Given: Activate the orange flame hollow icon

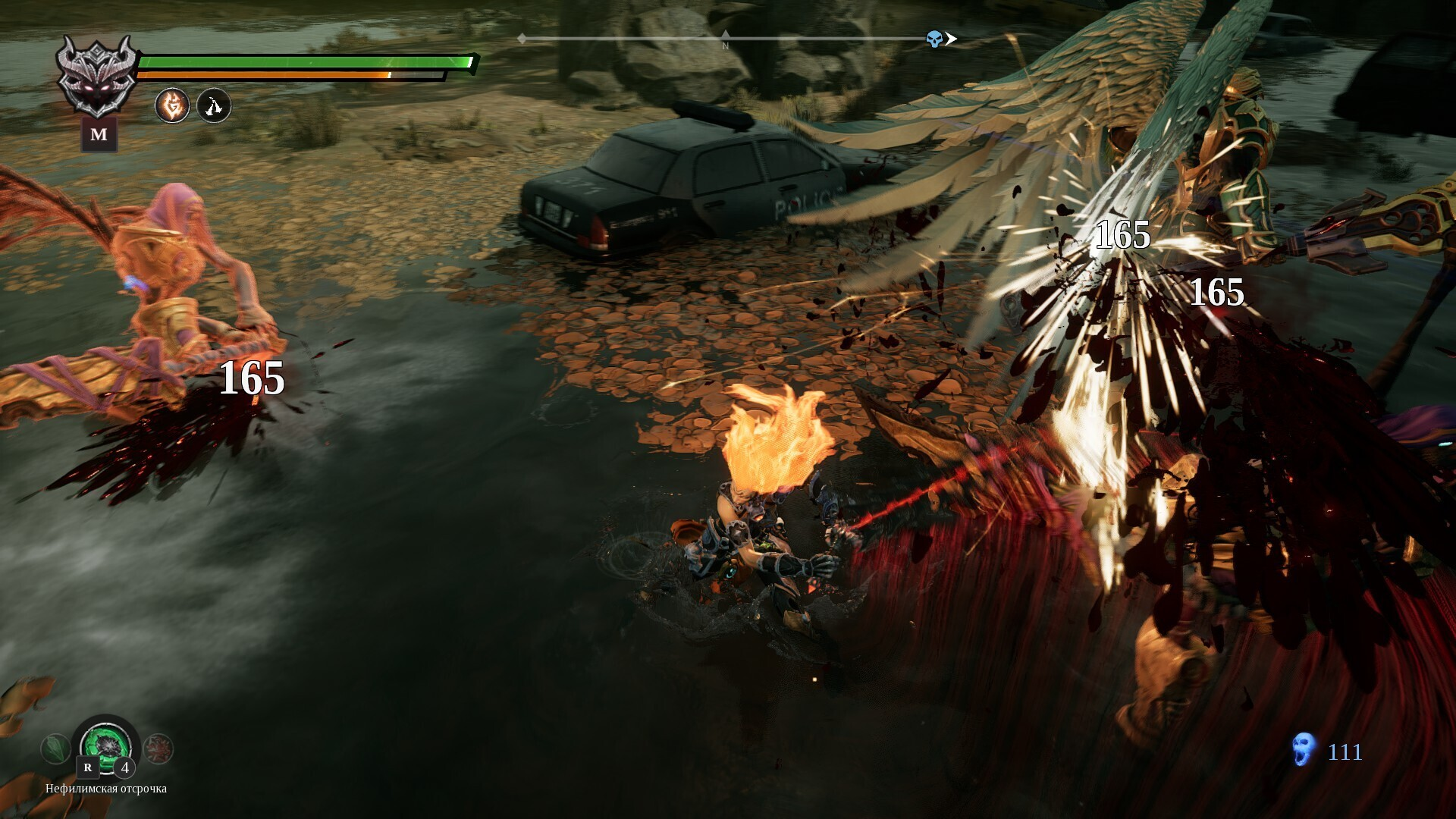Looking at the screenshot, I should pos(172,105).
